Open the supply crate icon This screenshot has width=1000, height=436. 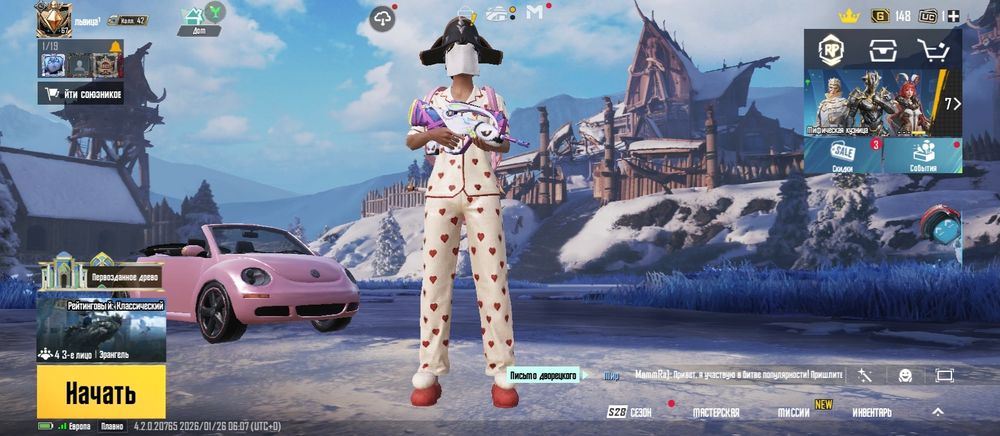pyautogui.click(x=882, y=50)
